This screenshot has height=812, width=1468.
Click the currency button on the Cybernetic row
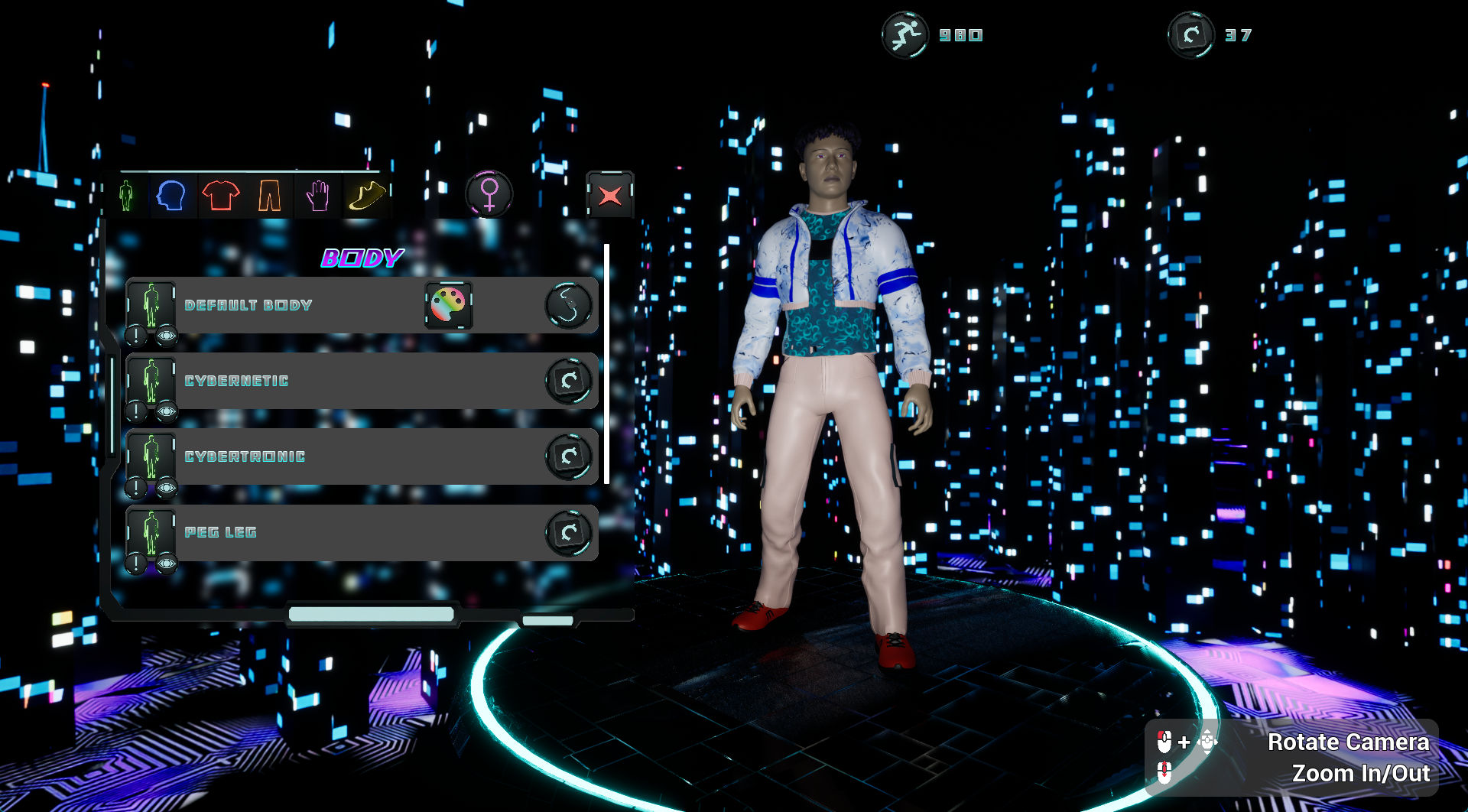coord(569,381)
